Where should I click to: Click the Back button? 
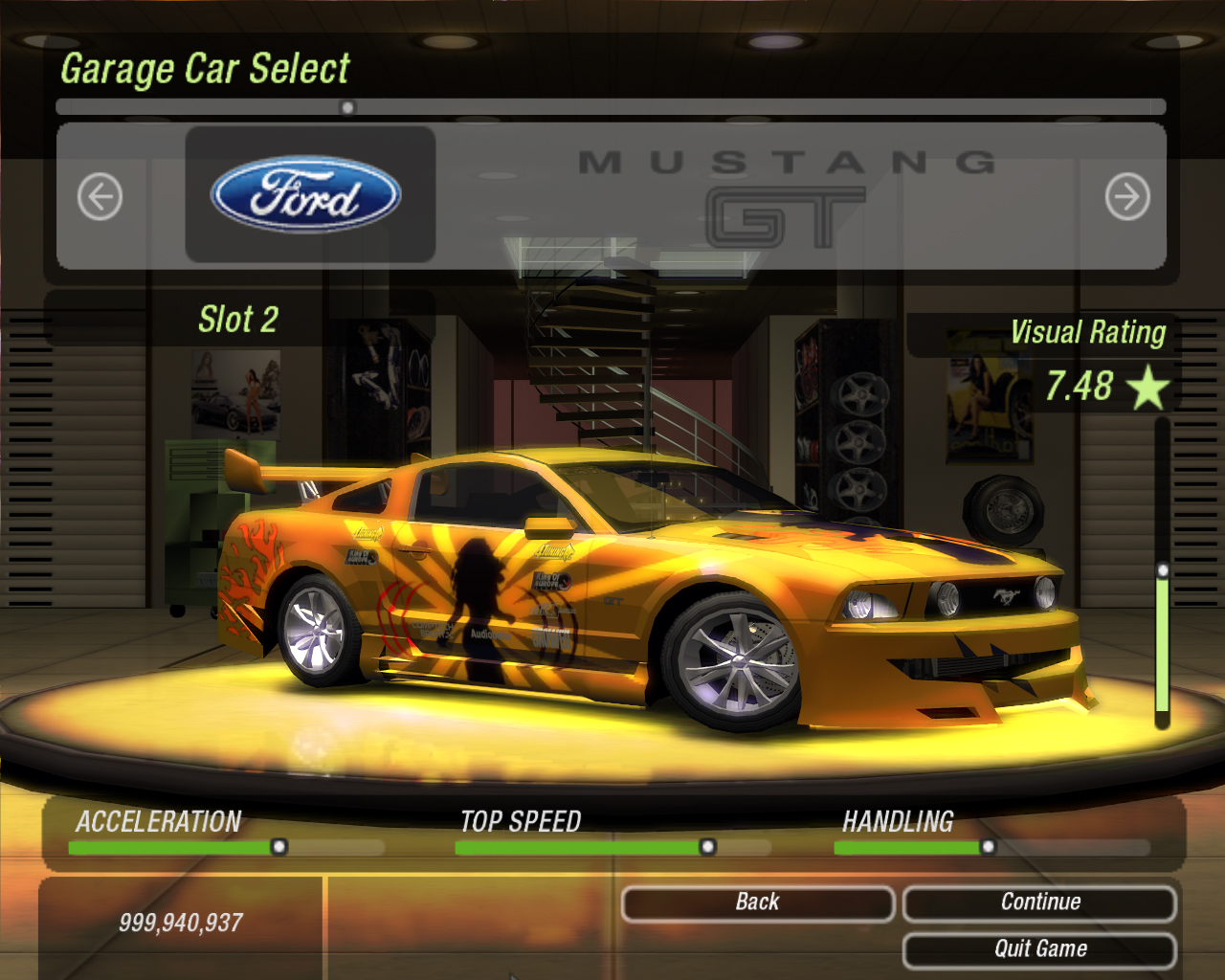757,902
